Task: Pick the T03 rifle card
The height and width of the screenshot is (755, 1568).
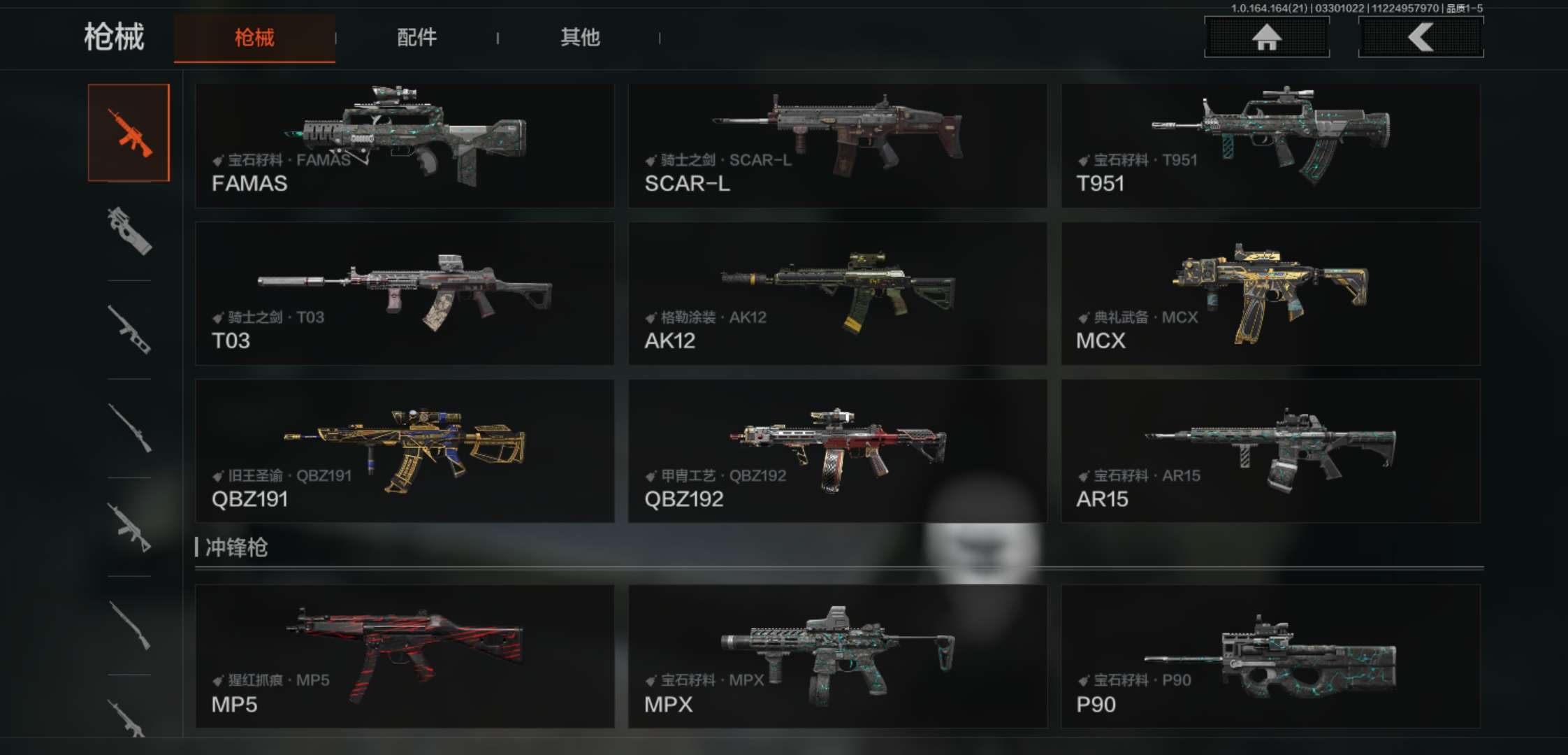Action: [x=405, y=294]
